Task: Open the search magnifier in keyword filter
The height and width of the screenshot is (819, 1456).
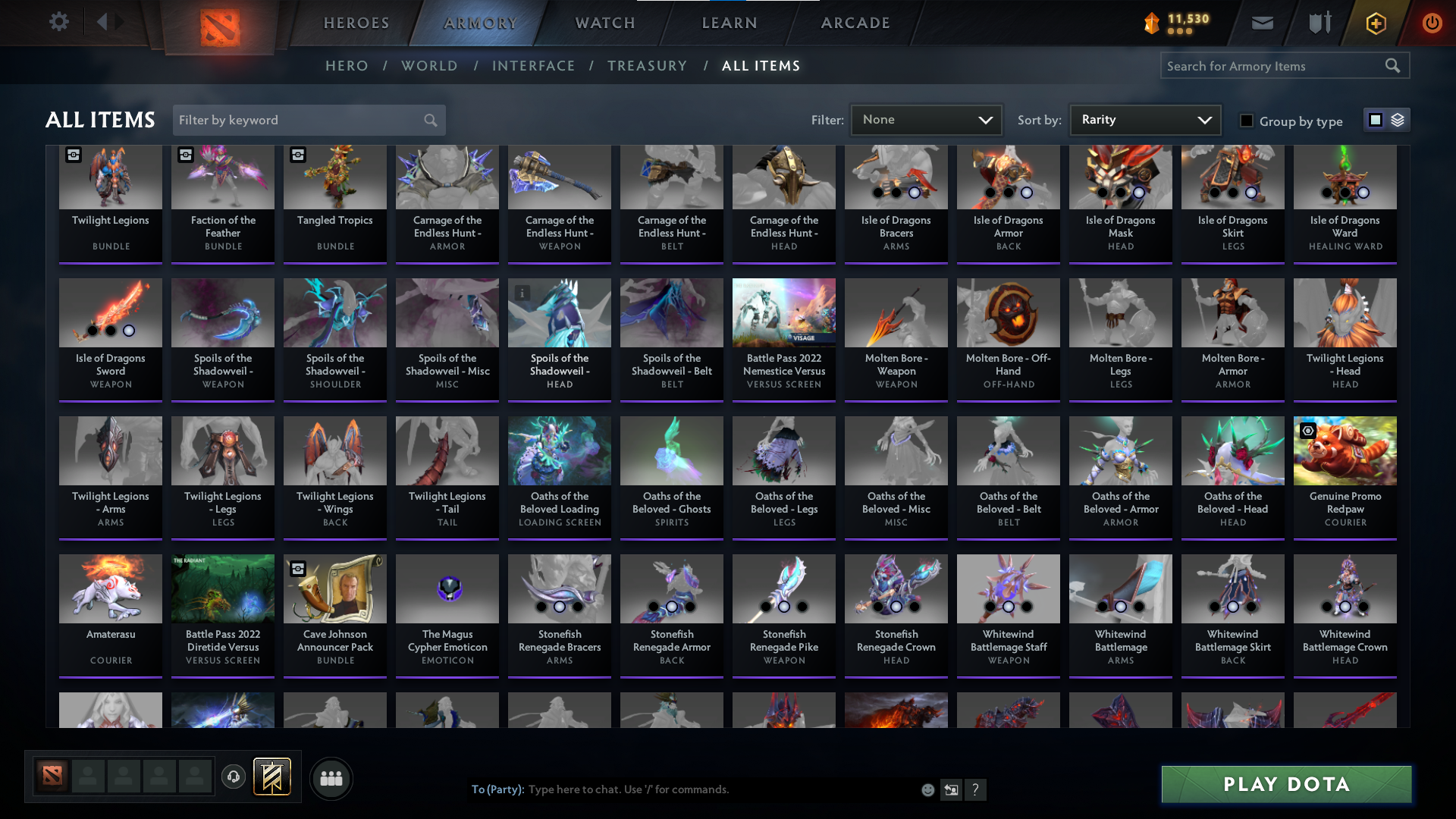Action: tap(429, 120)
